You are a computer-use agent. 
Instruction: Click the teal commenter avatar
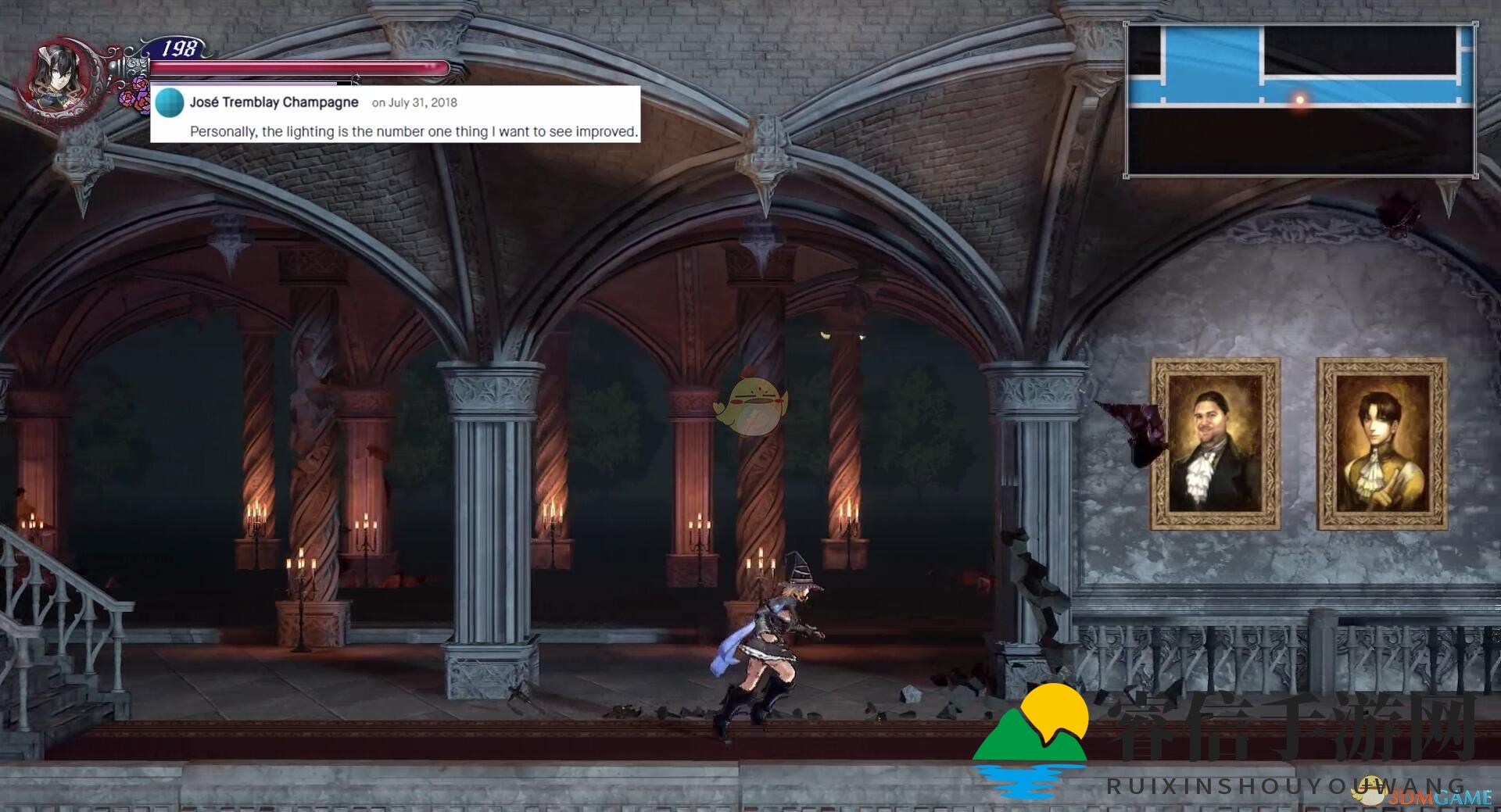coord(170,102)
